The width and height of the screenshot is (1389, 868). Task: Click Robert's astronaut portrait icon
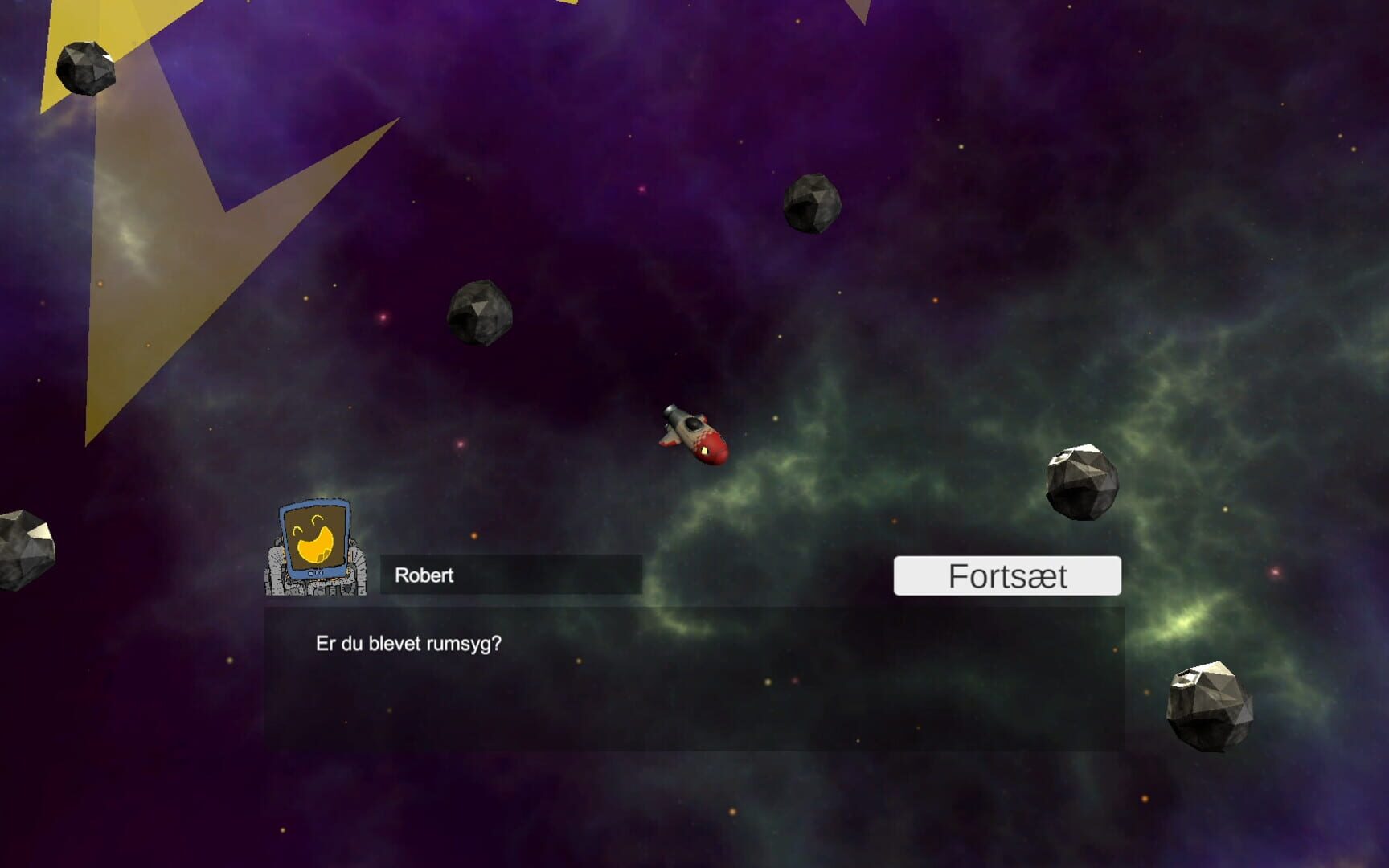click(x=313, y=551)
